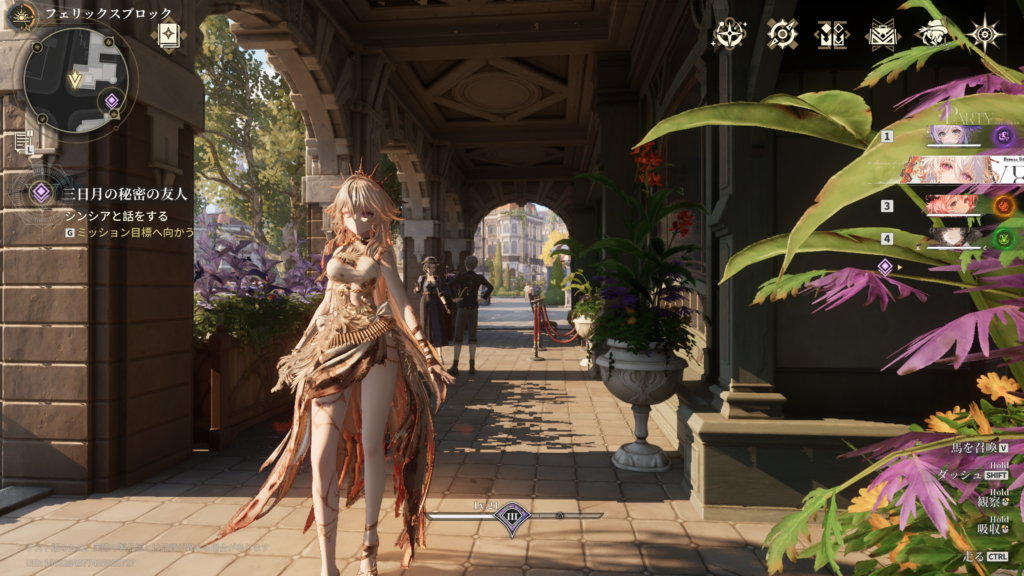Click the eight-pointed star menu icon
Screen dimensions: 1024x576
(986, 35)
